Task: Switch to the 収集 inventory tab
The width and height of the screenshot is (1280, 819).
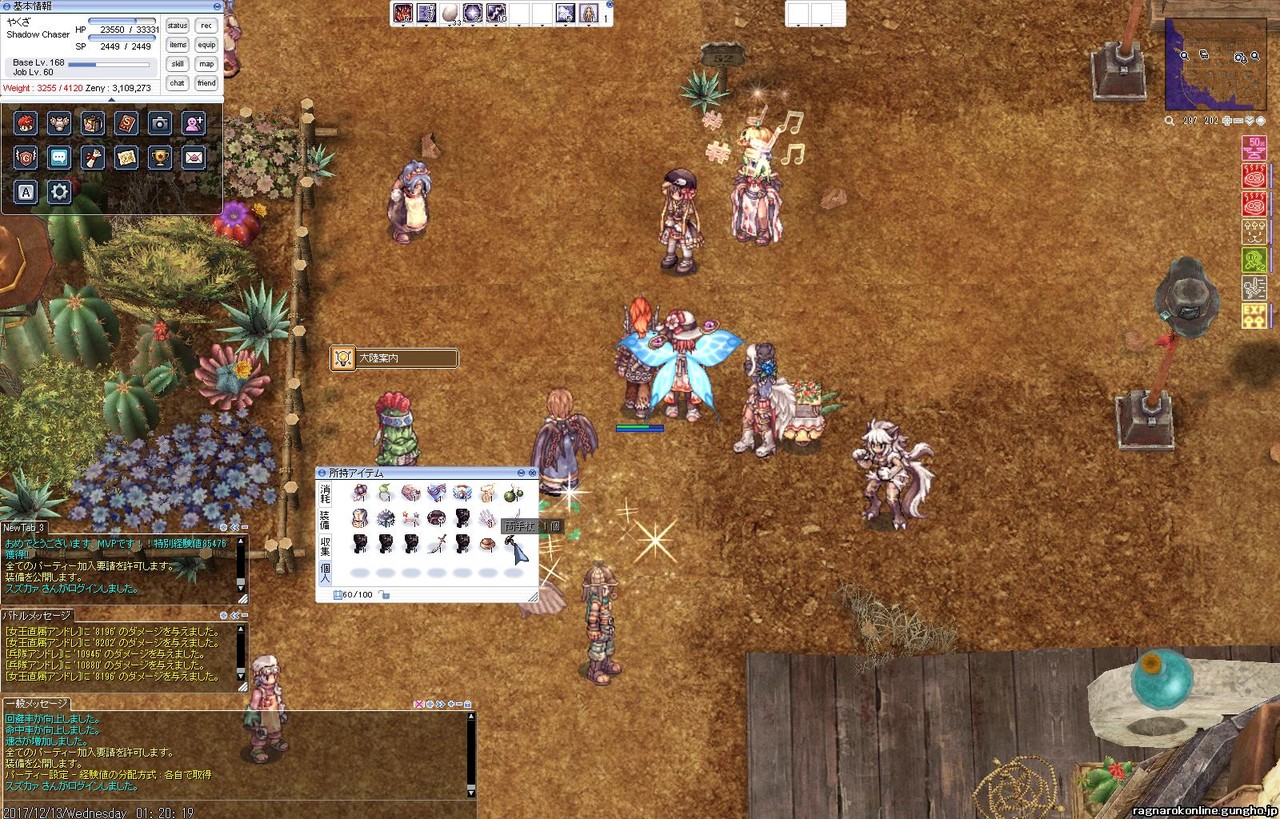Action: click(325, 545)
